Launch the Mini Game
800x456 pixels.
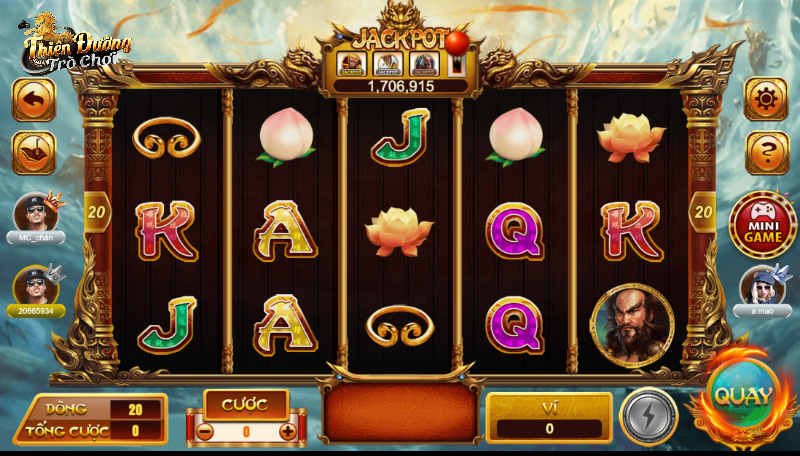(x=762, y=225)
